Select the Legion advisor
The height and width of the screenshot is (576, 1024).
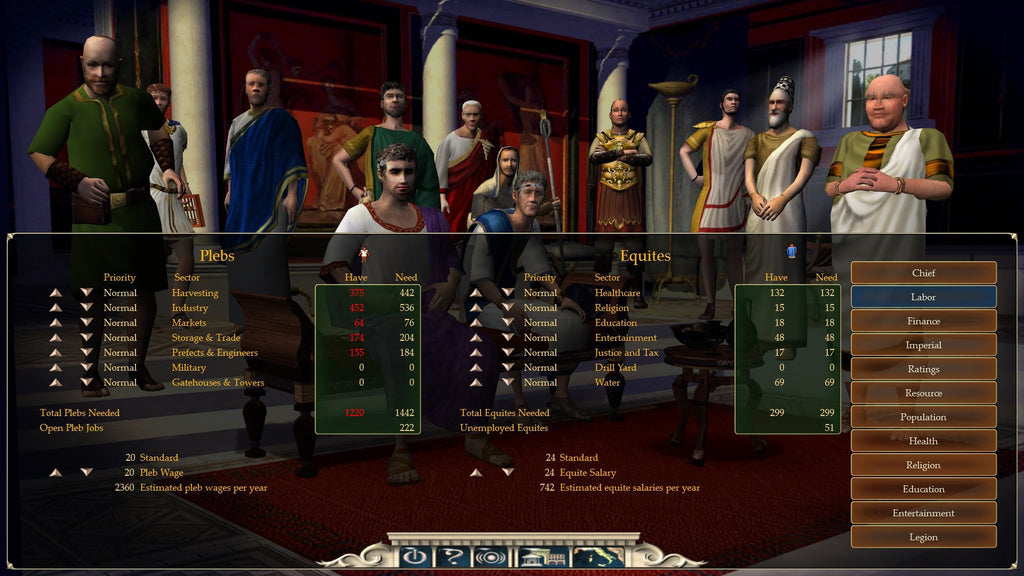(923, 537)
